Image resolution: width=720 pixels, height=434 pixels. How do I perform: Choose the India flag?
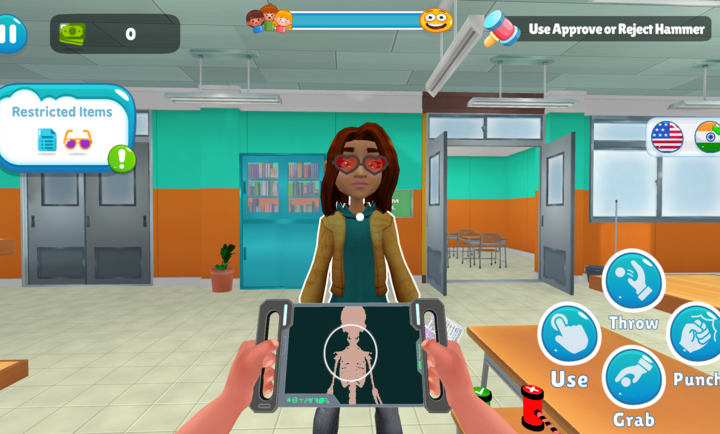pos(708,137)
